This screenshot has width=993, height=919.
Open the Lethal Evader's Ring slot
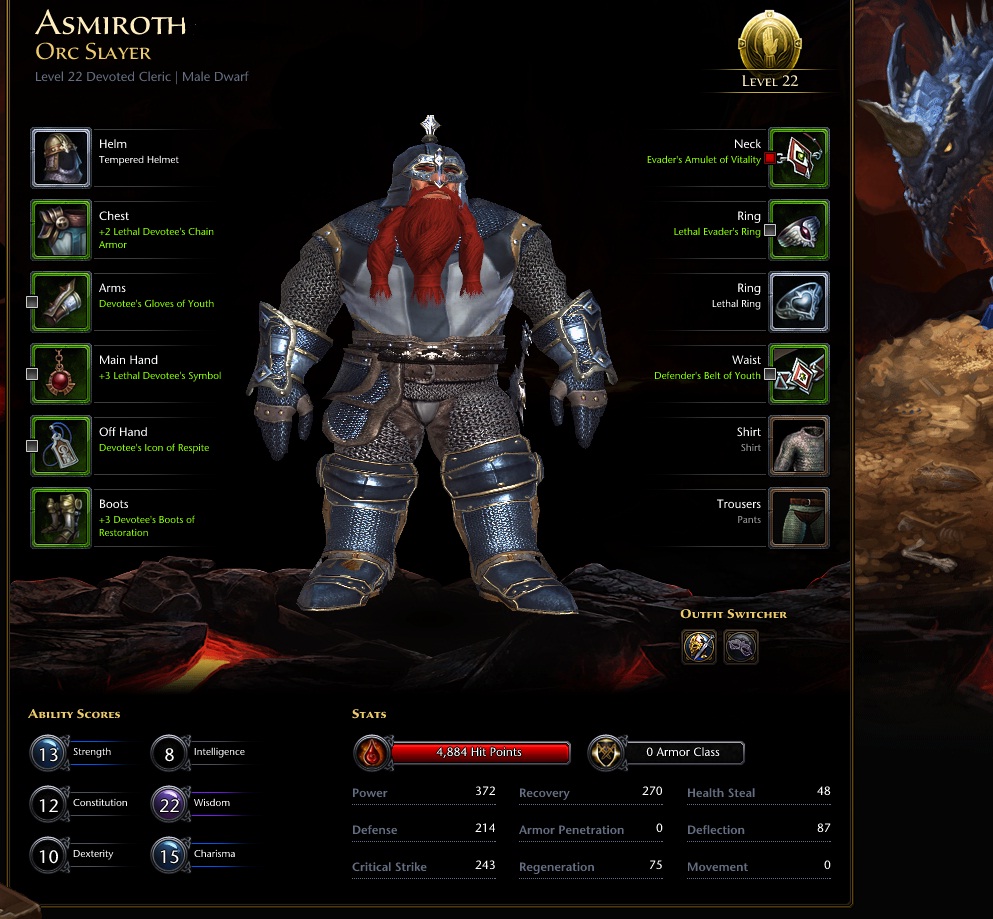point(798,230)
